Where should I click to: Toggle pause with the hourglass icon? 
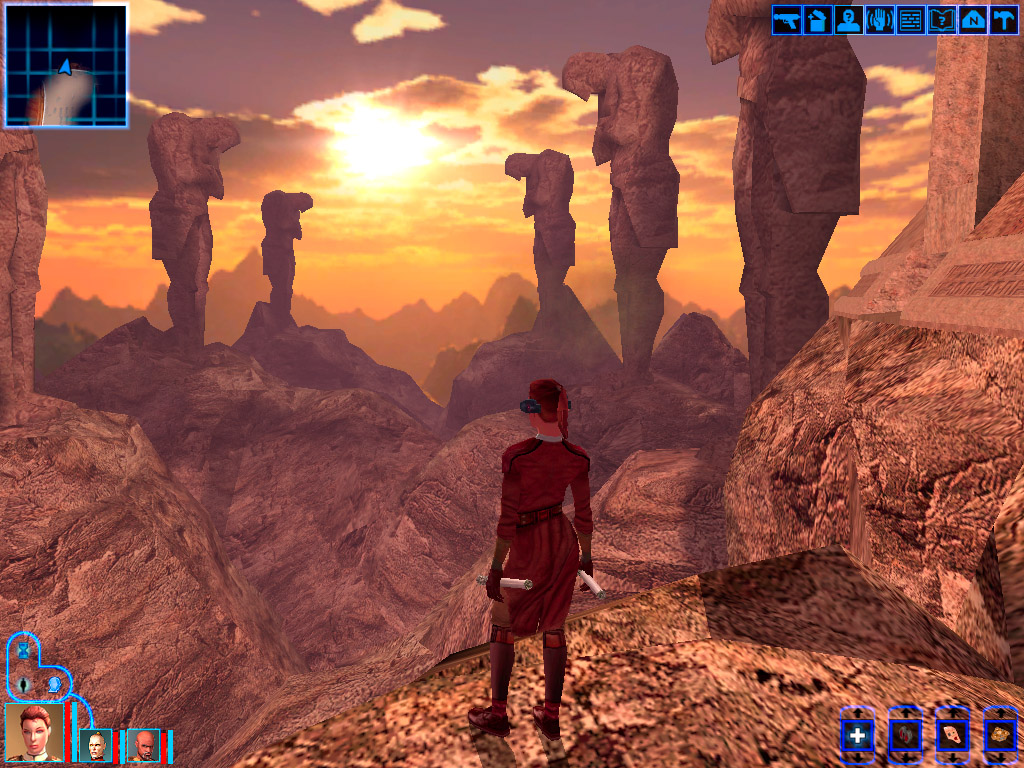(x=23, y=651)
